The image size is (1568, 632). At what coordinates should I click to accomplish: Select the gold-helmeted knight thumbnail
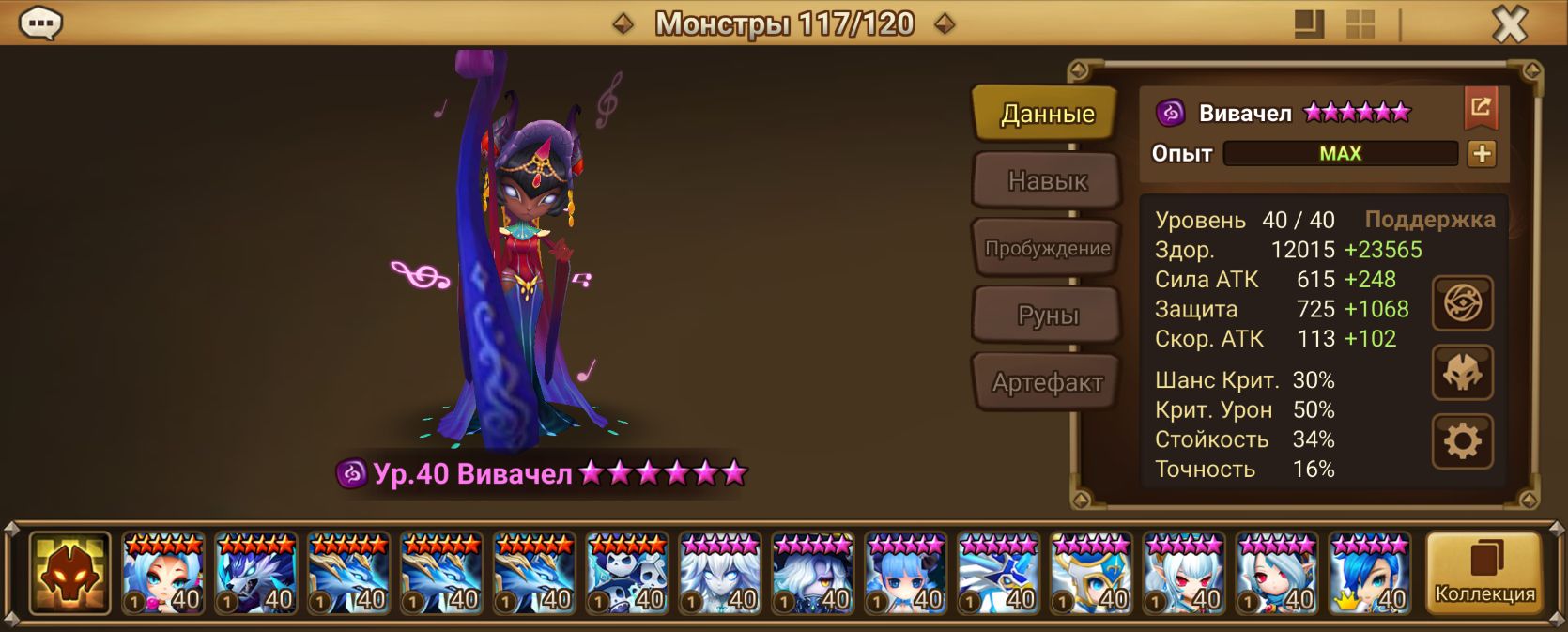tap(1091, 573)
